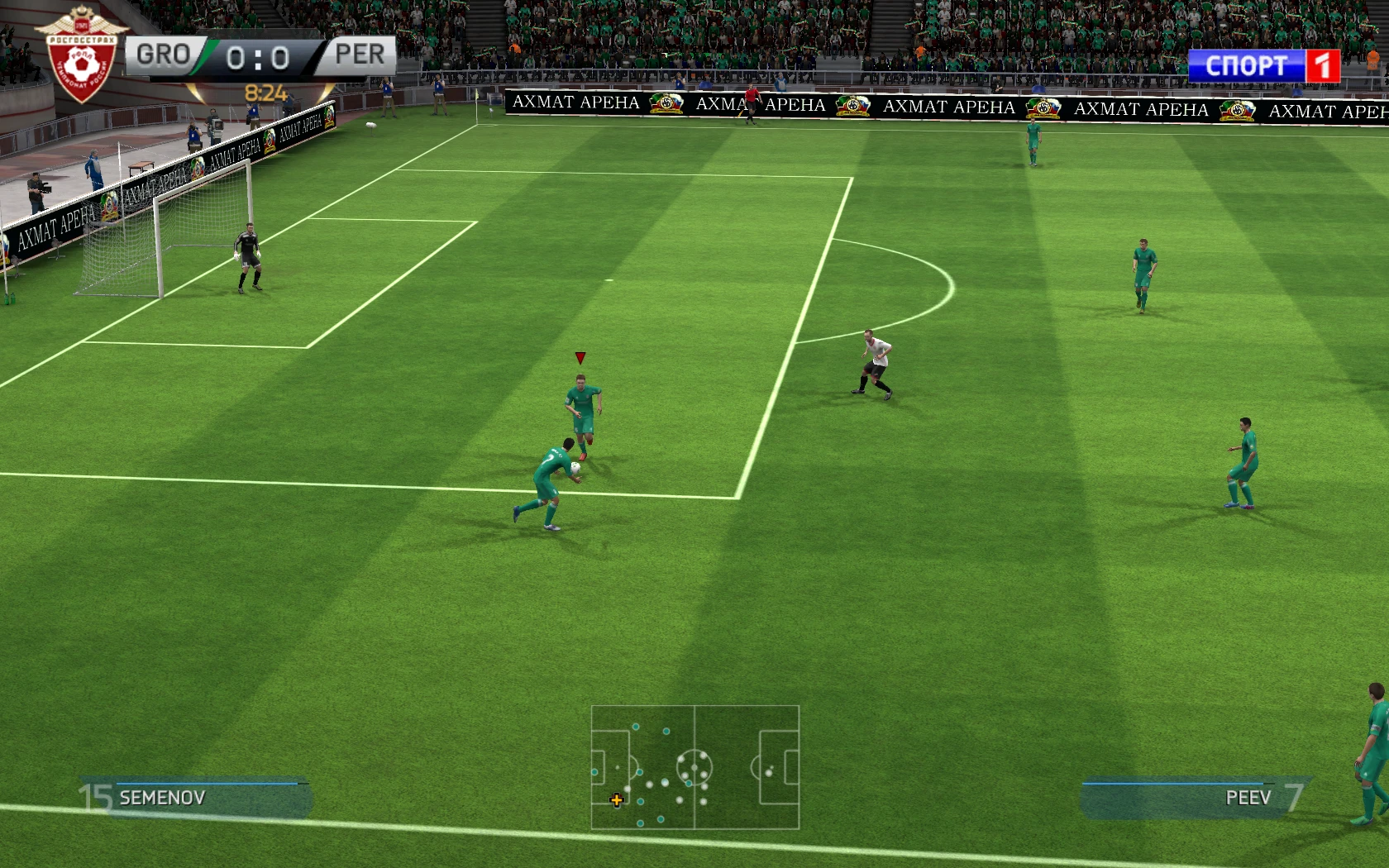Click the ball in the radar's left penalty box
Viewport: 1389px width, 868px height.
[x=618, y=766]
